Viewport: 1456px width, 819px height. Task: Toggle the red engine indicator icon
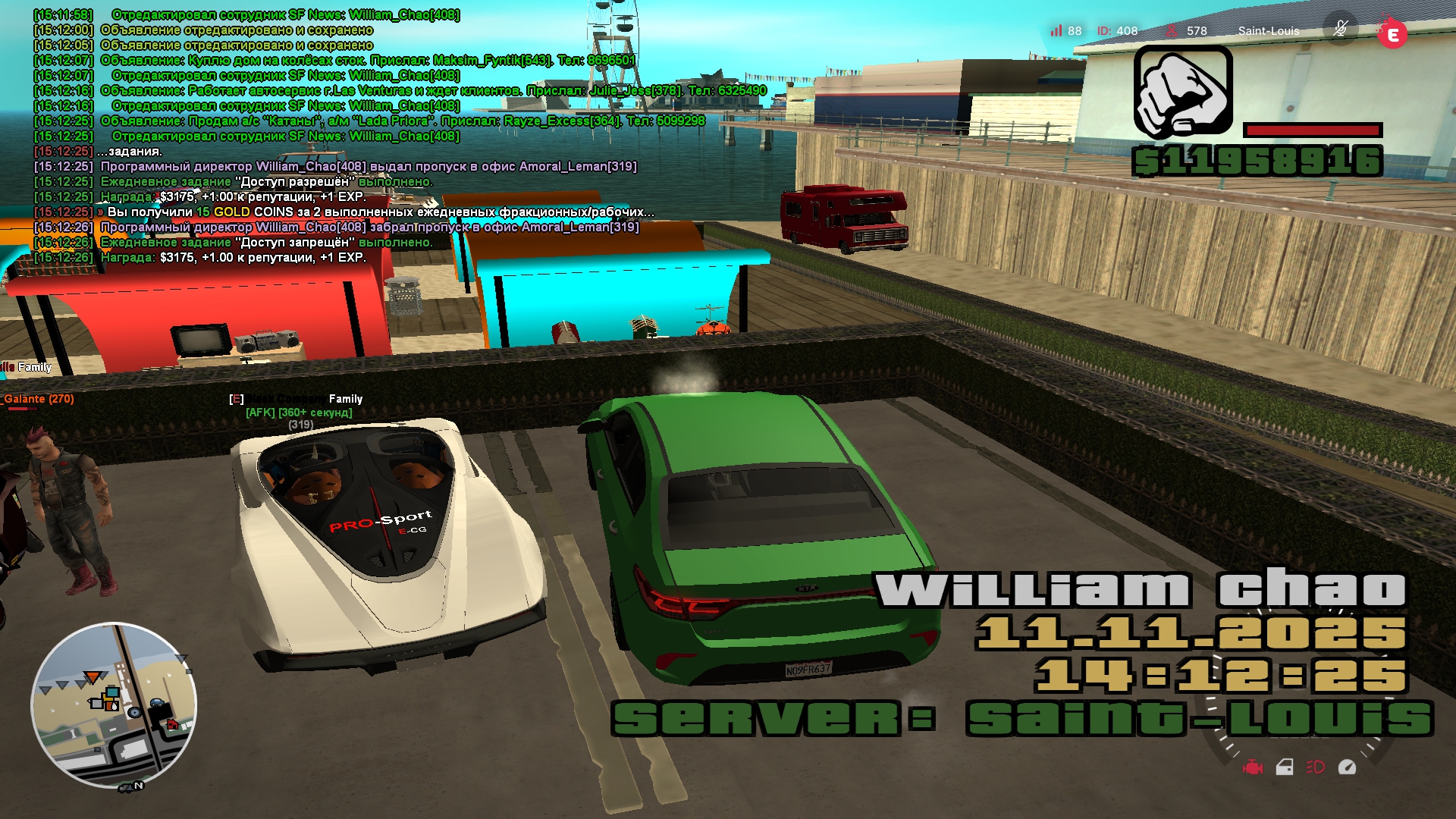[x=1253, y=767]
